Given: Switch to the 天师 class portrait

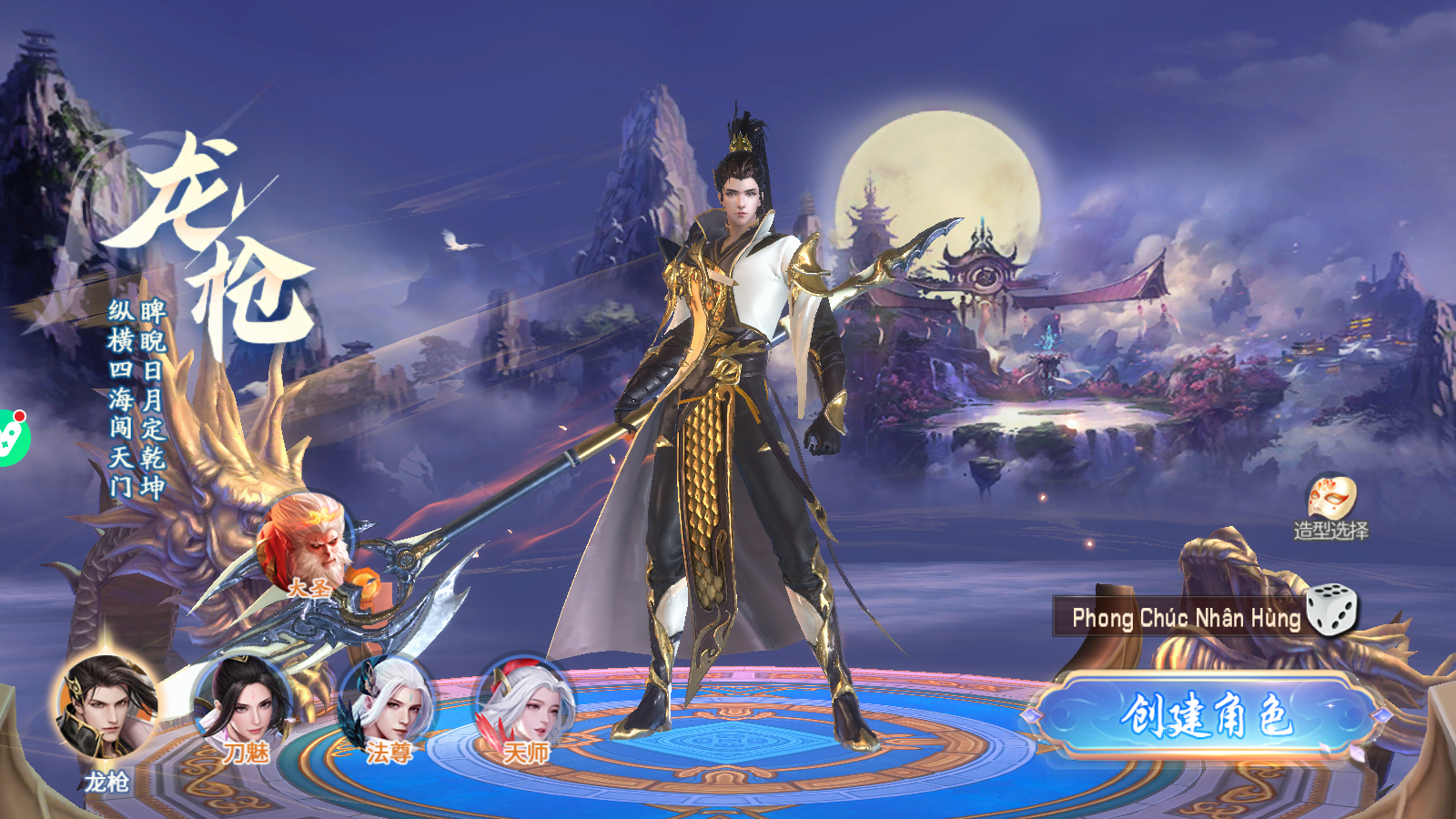Looking at the screenshot, I should tap(525, 705).
